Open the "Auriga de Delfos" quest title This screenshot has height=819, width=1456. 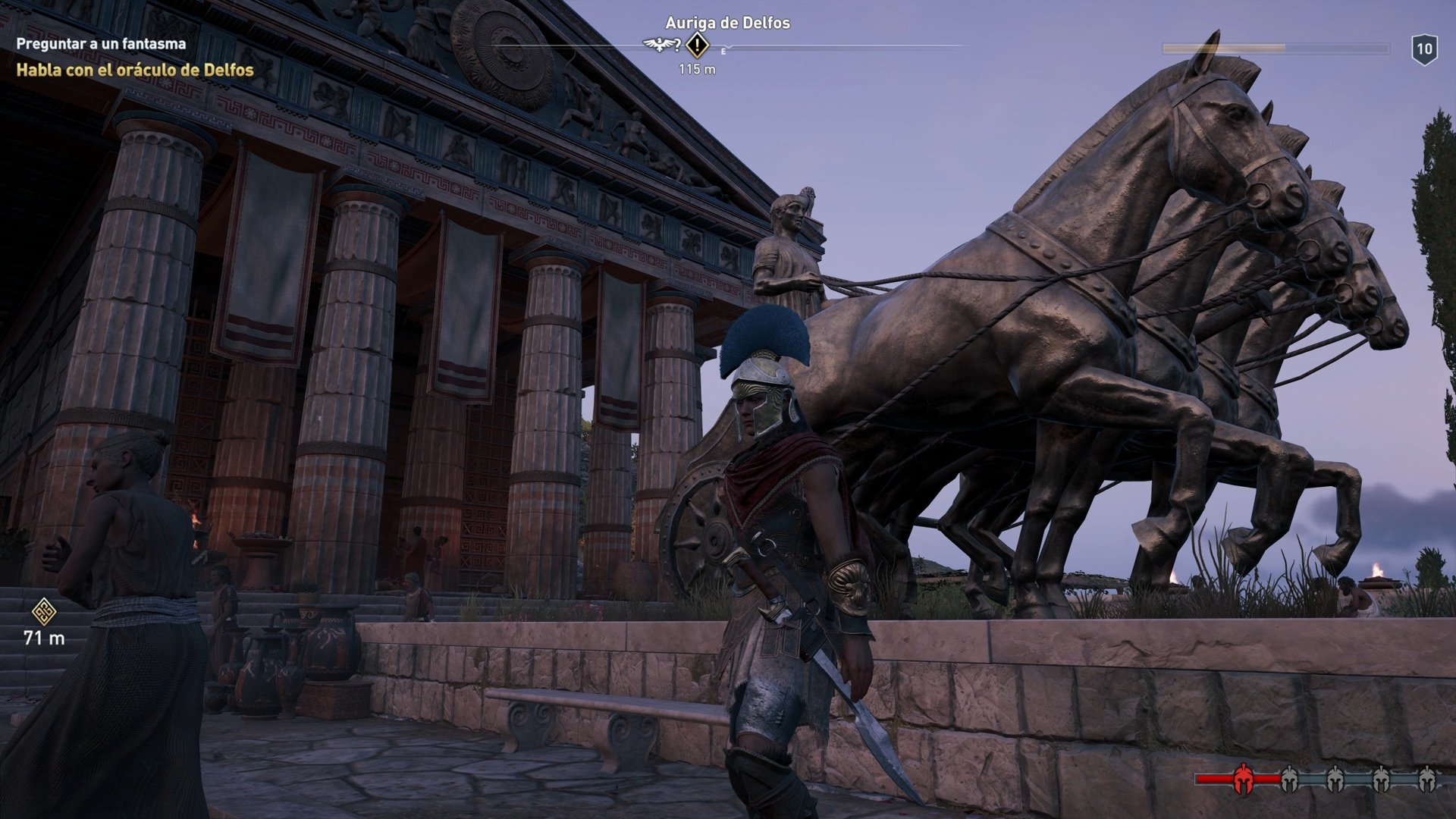[x=726, y=24]
